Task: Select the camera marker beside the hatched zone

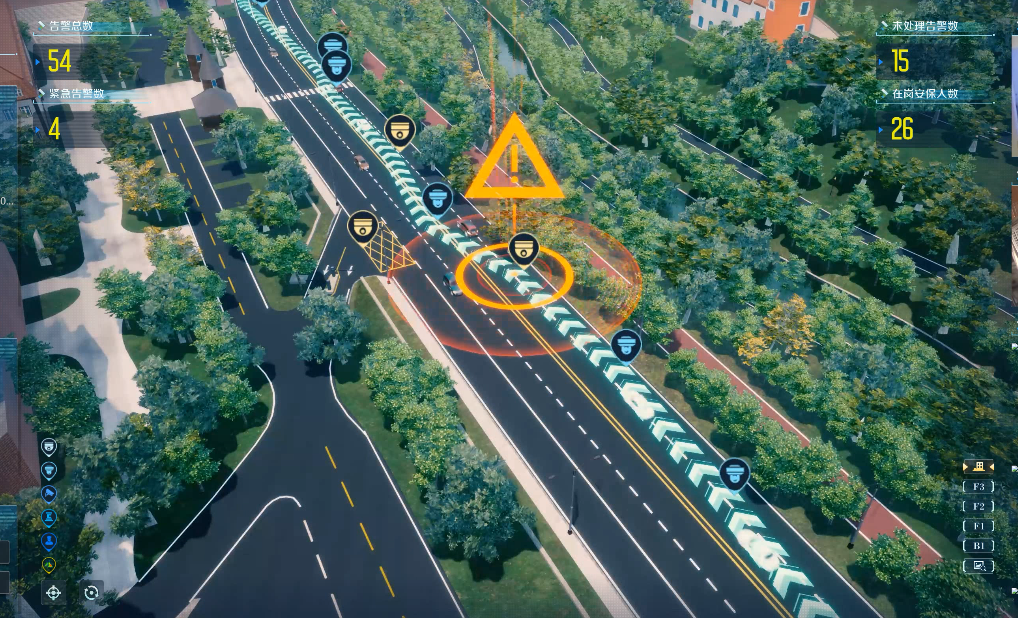Action: (x=361, y=226)
